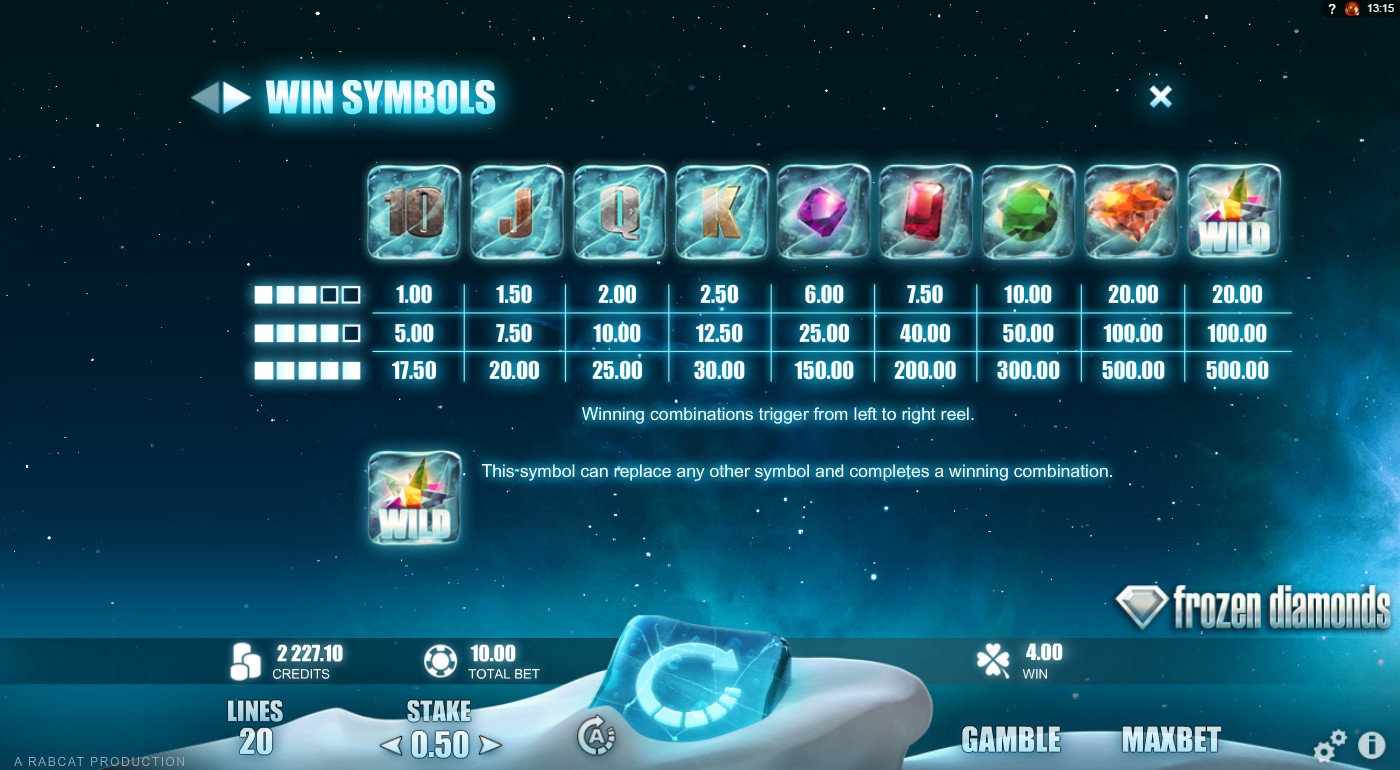Go to the previous paytable page
This screenshot has height=770, width=1400.
[x=204, y=97]
